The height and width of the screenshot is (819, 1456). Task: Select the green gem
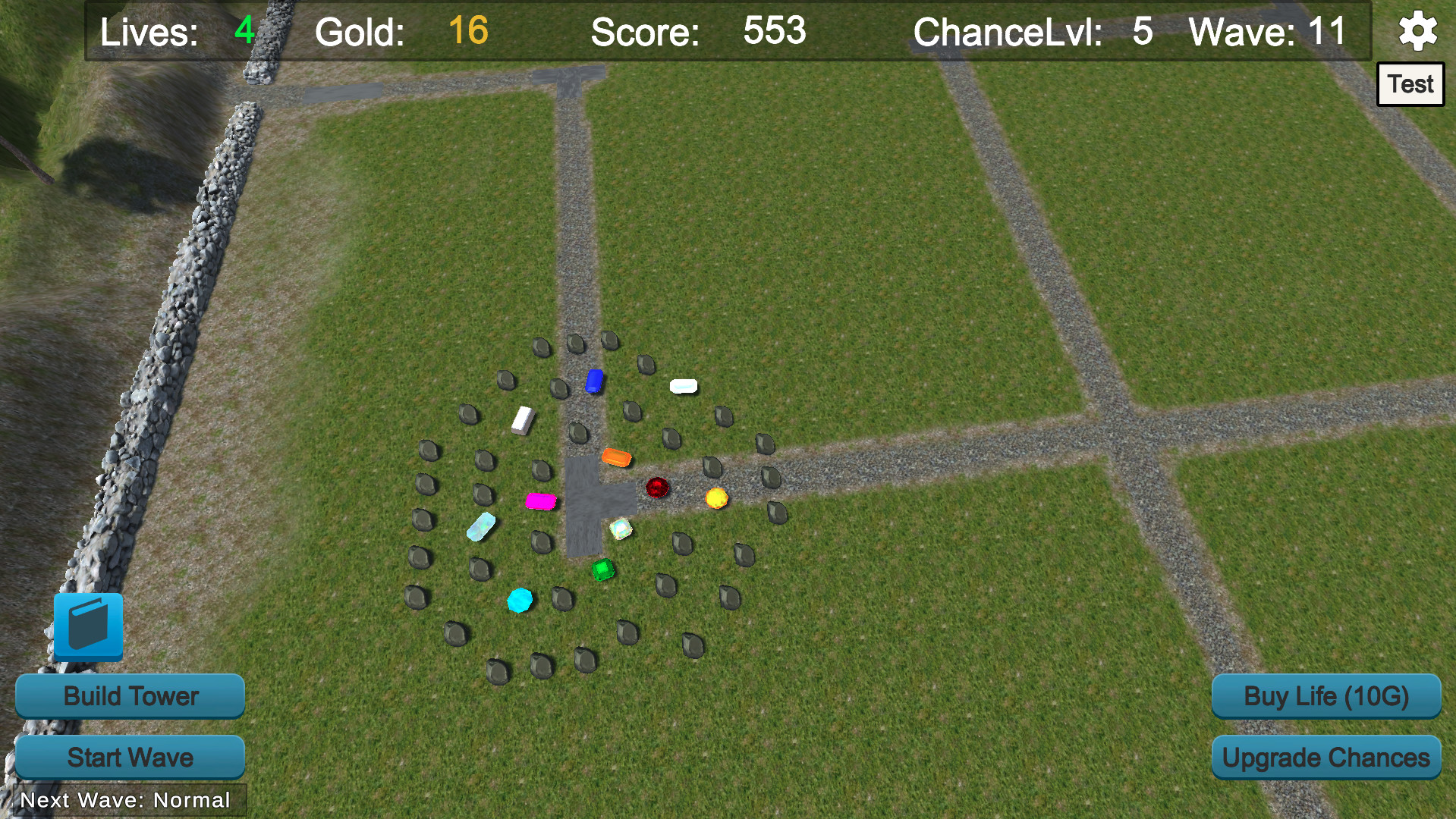(602, 570)
